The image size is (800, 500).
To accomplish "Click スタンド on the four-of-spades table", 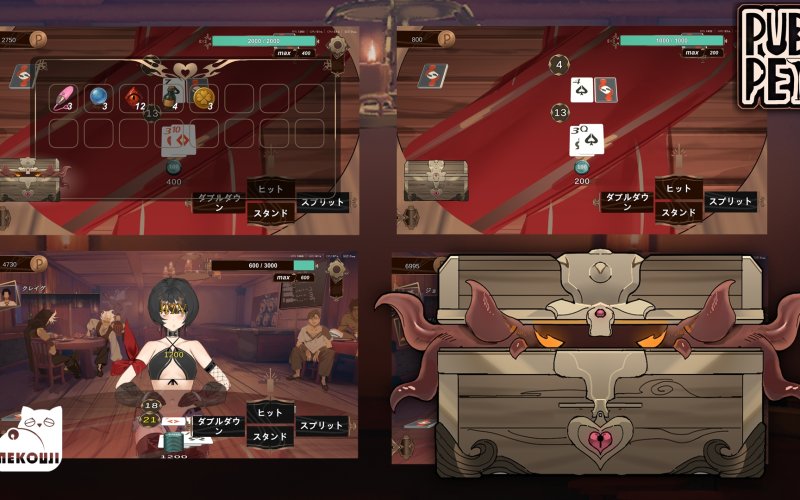I will click(x=679, y=212).
